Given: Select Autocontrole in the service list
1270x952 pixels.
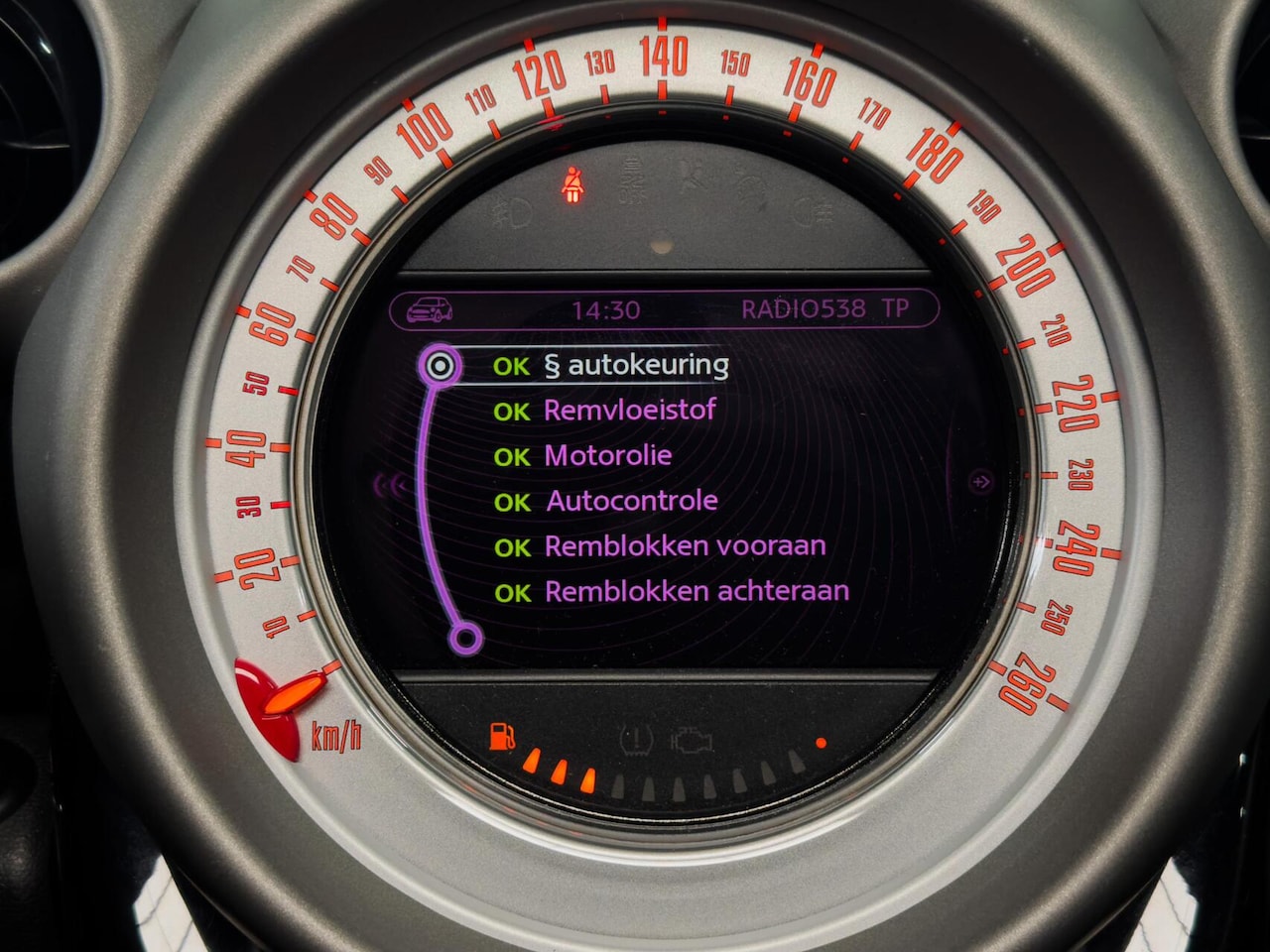Looking at the screenshot, I should coord(631,501).
